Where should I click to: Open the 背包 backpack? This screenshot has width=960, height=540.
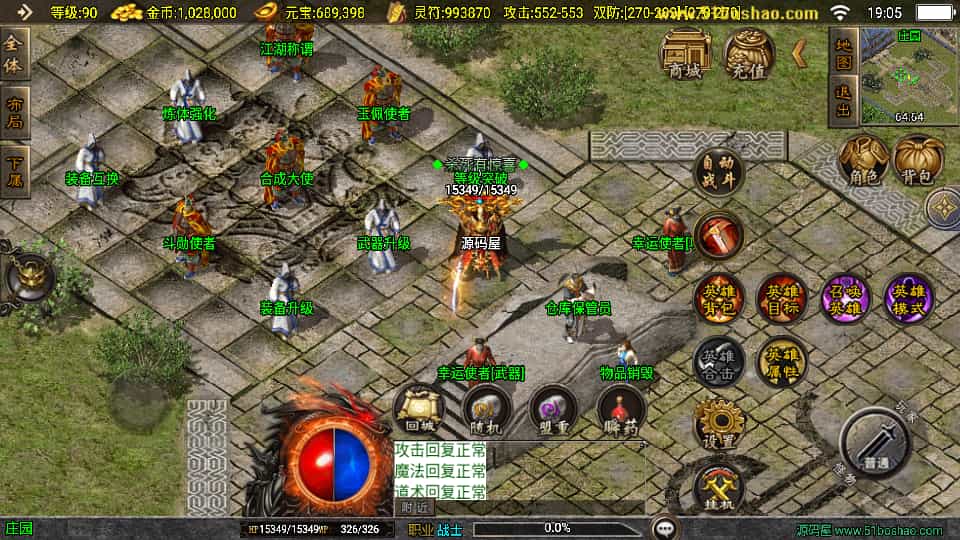pos(918,161)
